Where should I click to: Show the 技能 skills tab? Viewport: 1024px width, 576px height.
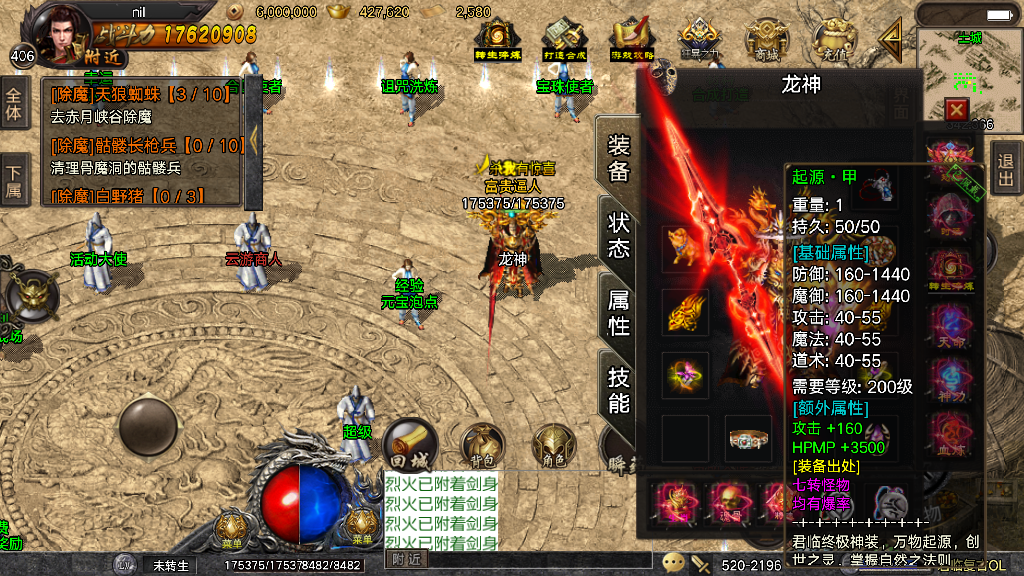point(618,390)
